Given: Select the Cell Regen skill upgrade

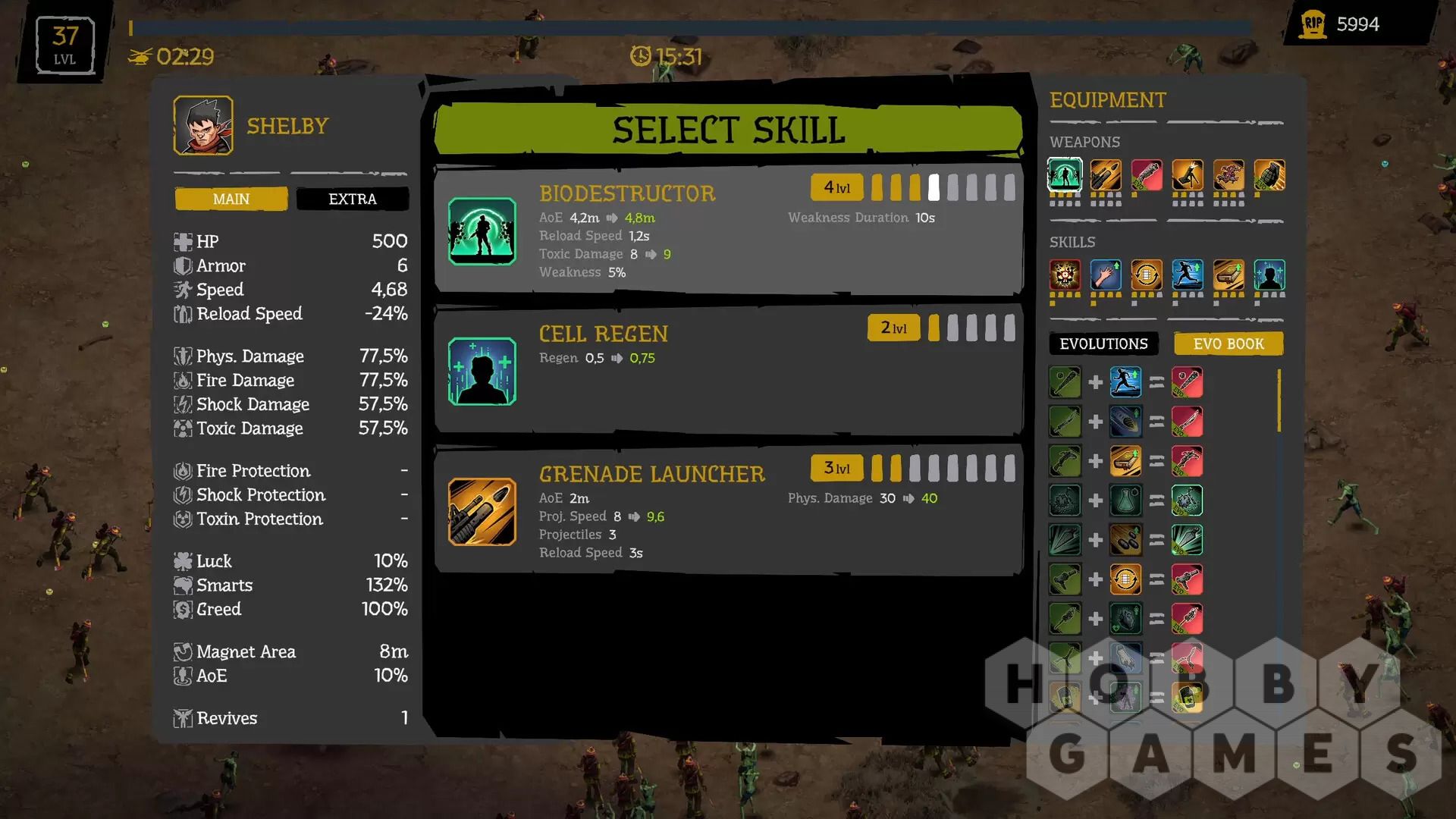Looking at the screenshot, I should [x=728, y=370].
